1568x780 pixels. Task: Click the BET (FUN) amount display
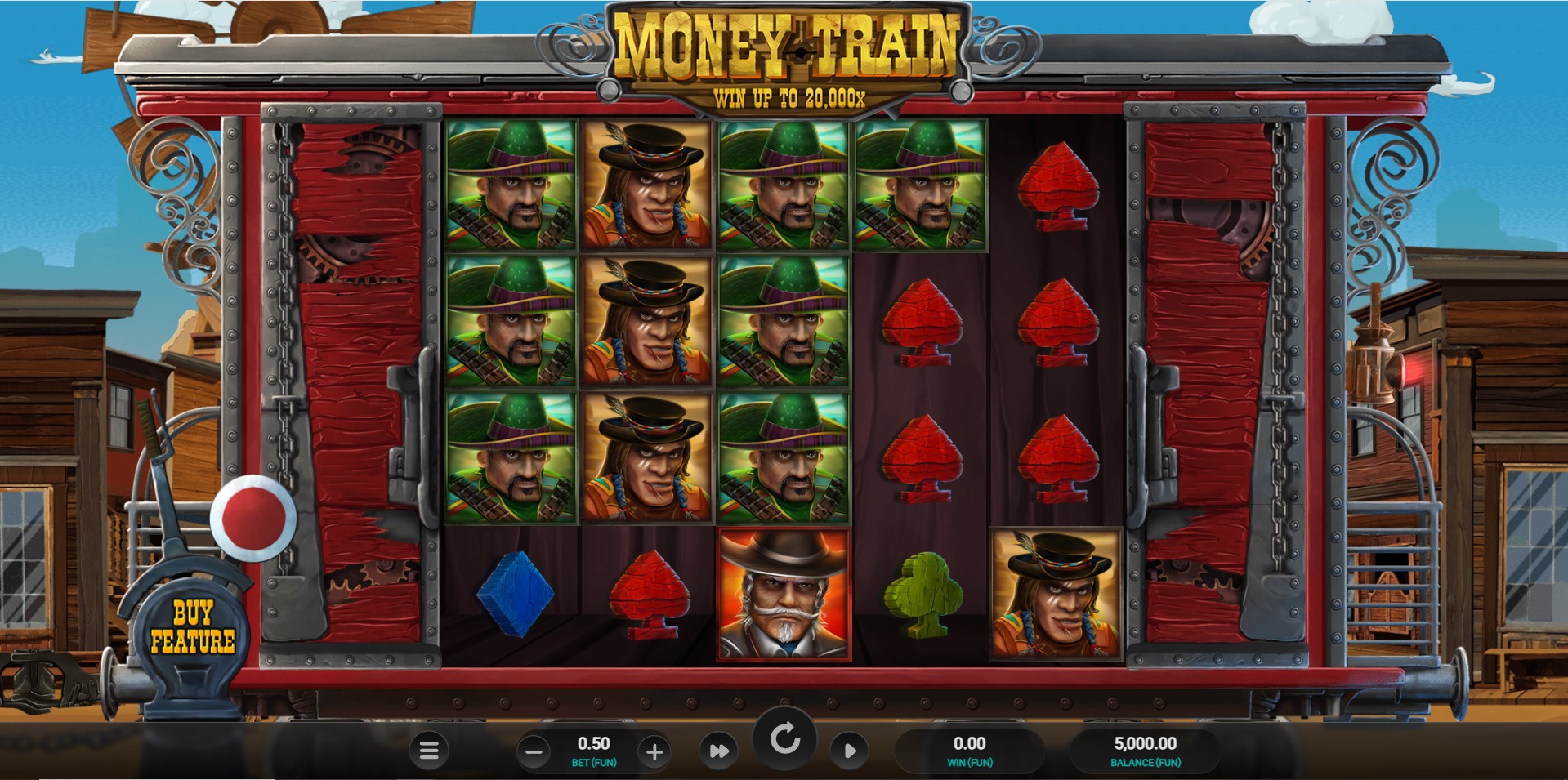tap(596, 750)
